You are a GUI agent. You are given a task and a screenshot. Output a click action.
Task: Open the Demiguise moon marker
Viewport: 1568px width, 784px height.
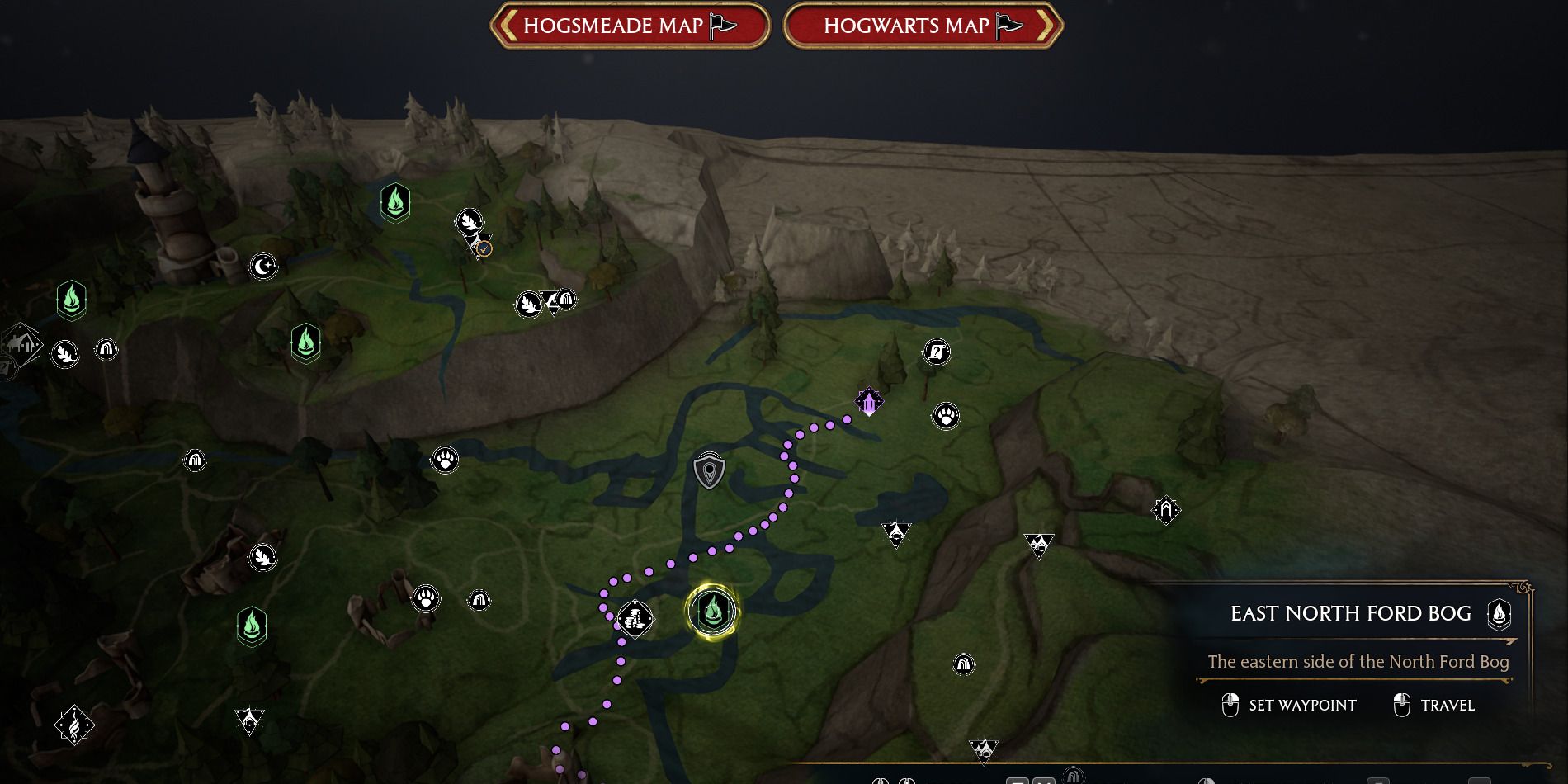[262, 264]
